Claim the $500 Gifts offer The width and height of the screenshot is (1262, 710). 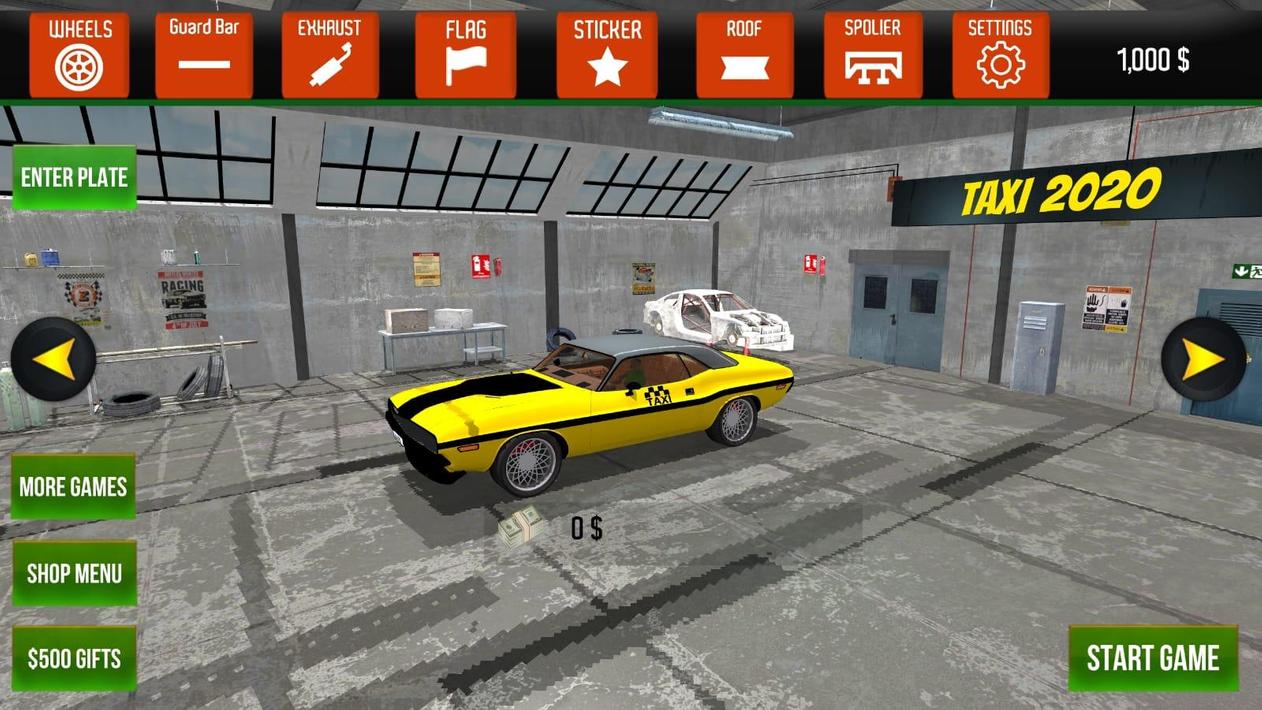click(x=74, y=659)
